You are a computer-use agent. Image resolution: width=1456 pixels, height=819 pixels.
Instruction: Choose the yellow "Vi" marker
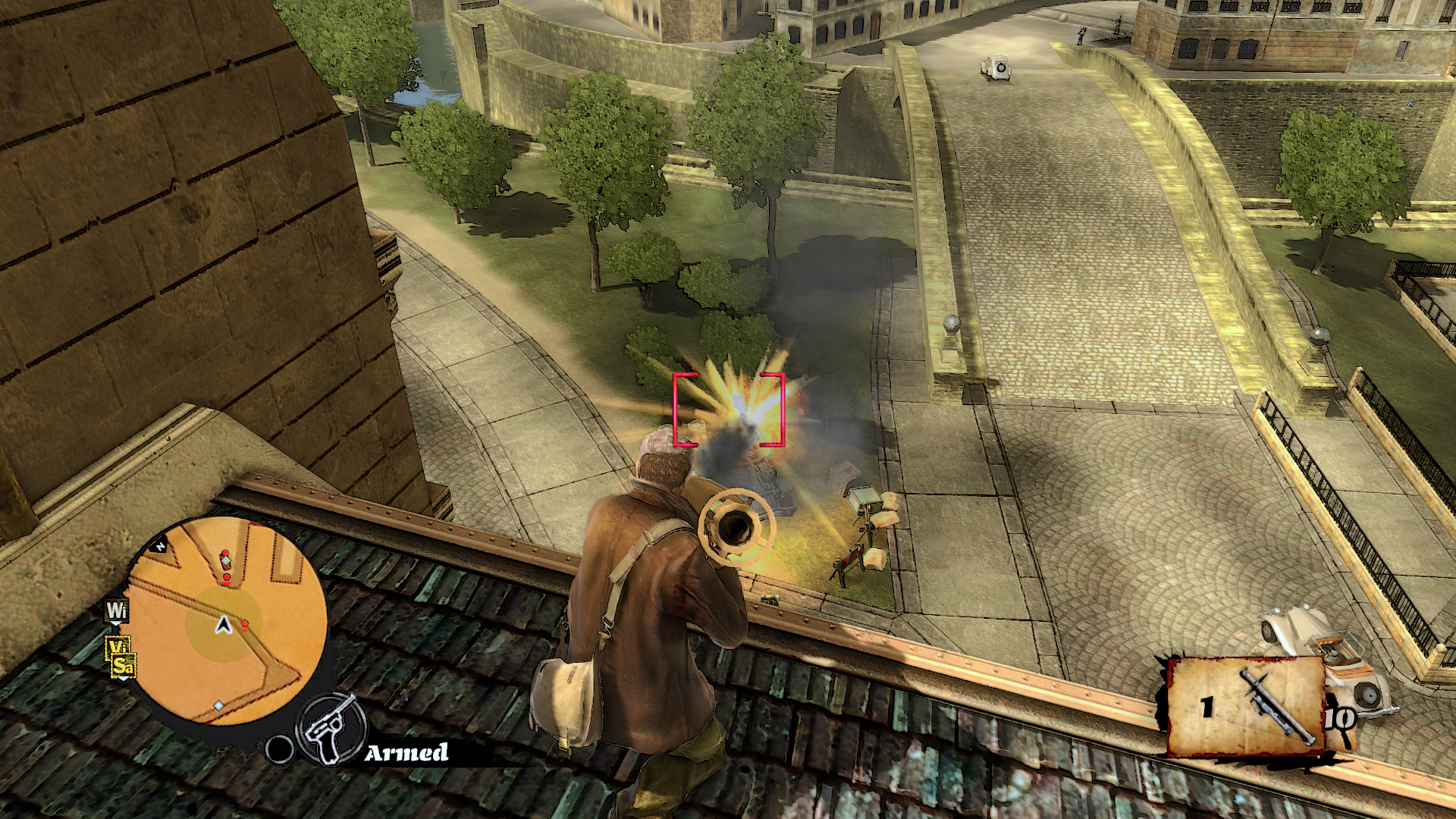(118, 647)
